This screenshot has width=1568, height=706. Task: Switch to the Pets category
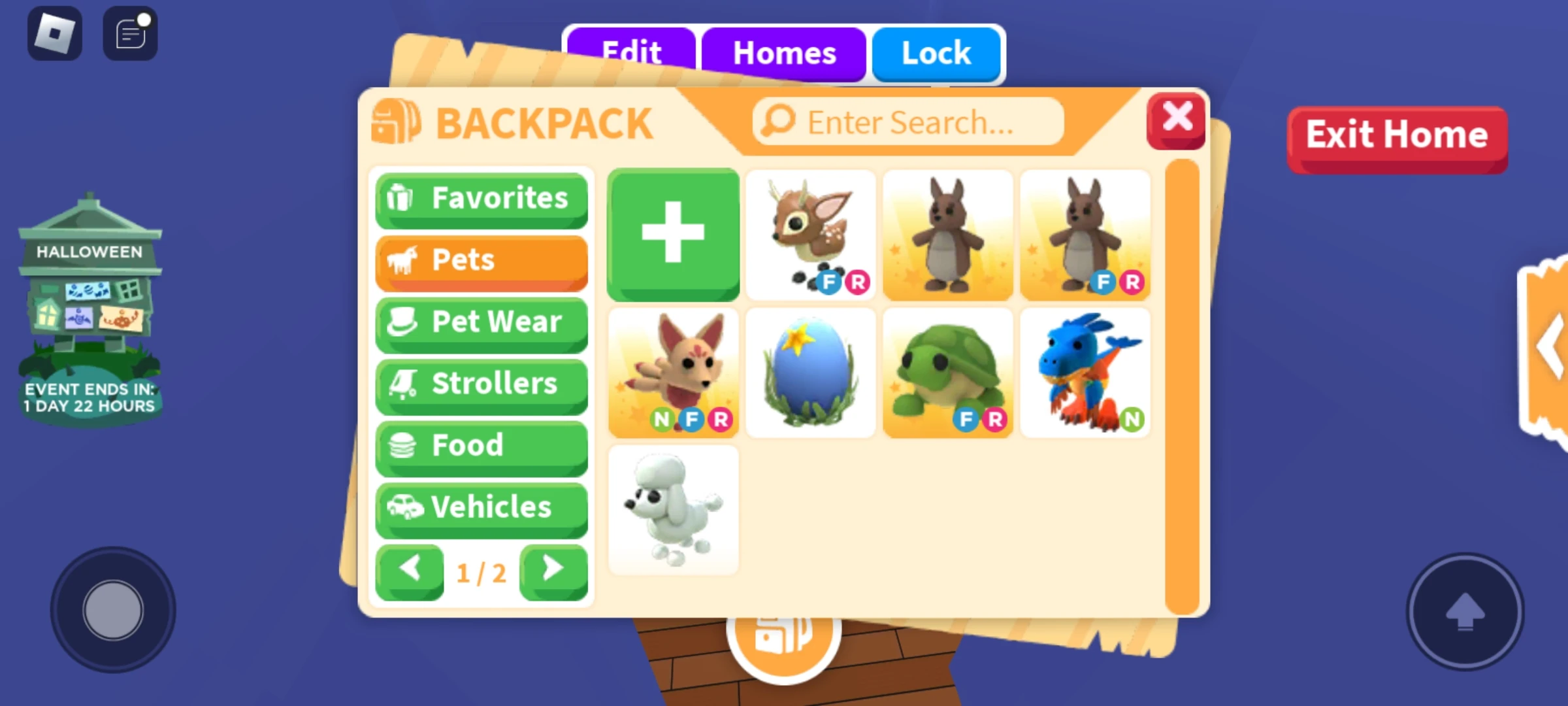click(481, 260)
